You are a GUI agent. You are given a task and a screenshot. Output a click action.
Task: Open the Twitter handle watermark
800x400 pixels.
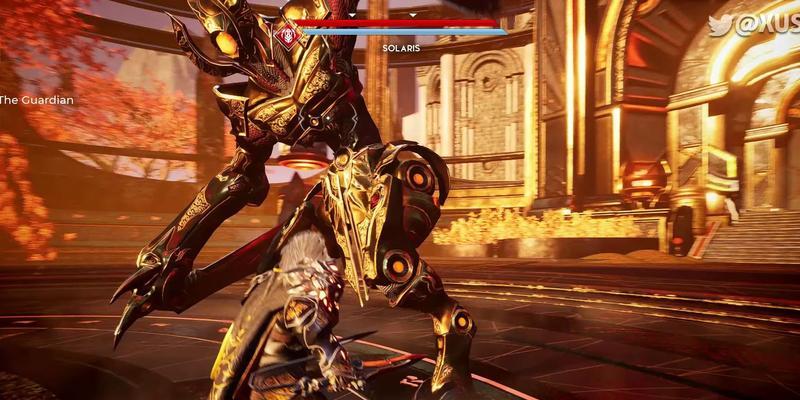click(x=754, y=25)
